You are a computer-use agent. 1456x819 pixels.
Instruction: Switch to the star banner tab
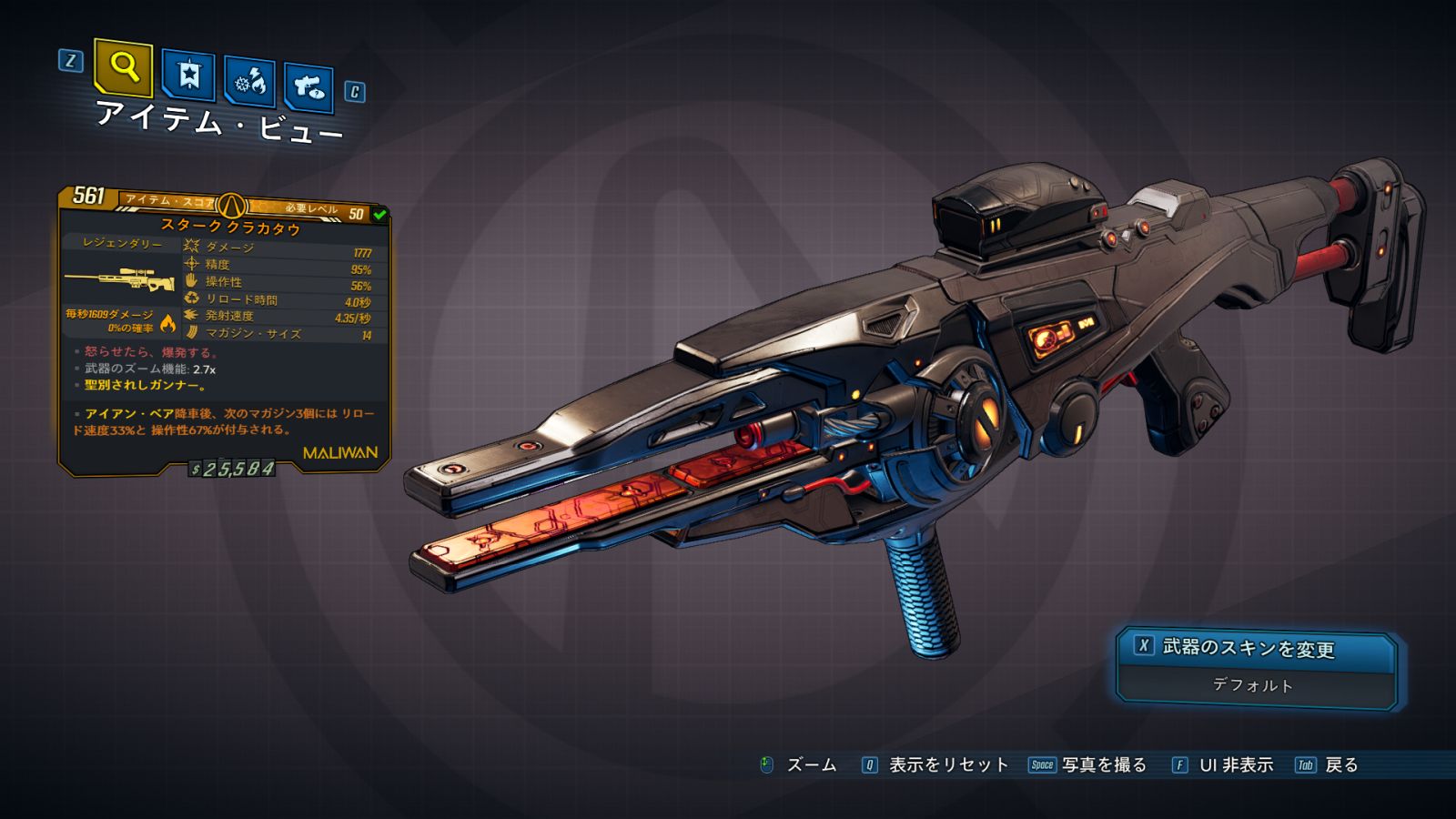click(188, 75)
